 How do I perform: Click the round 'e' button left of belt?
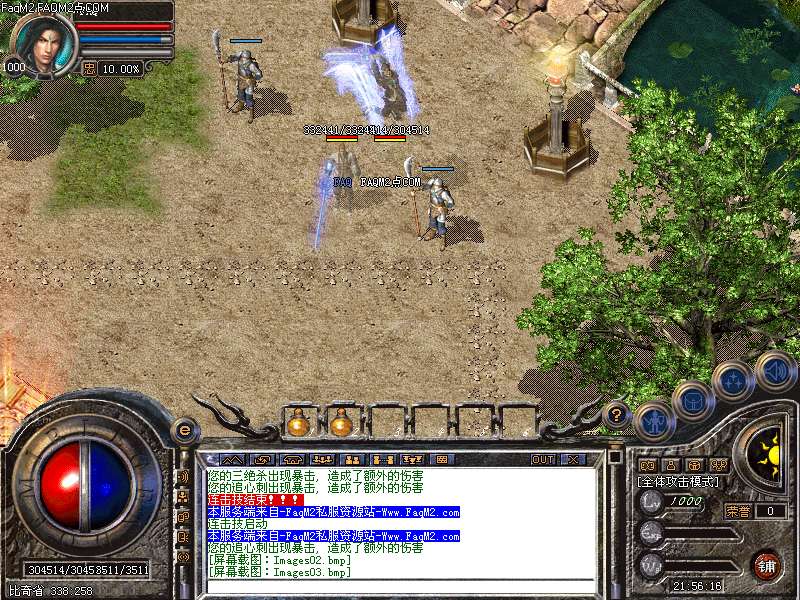[x=184, y=430]
